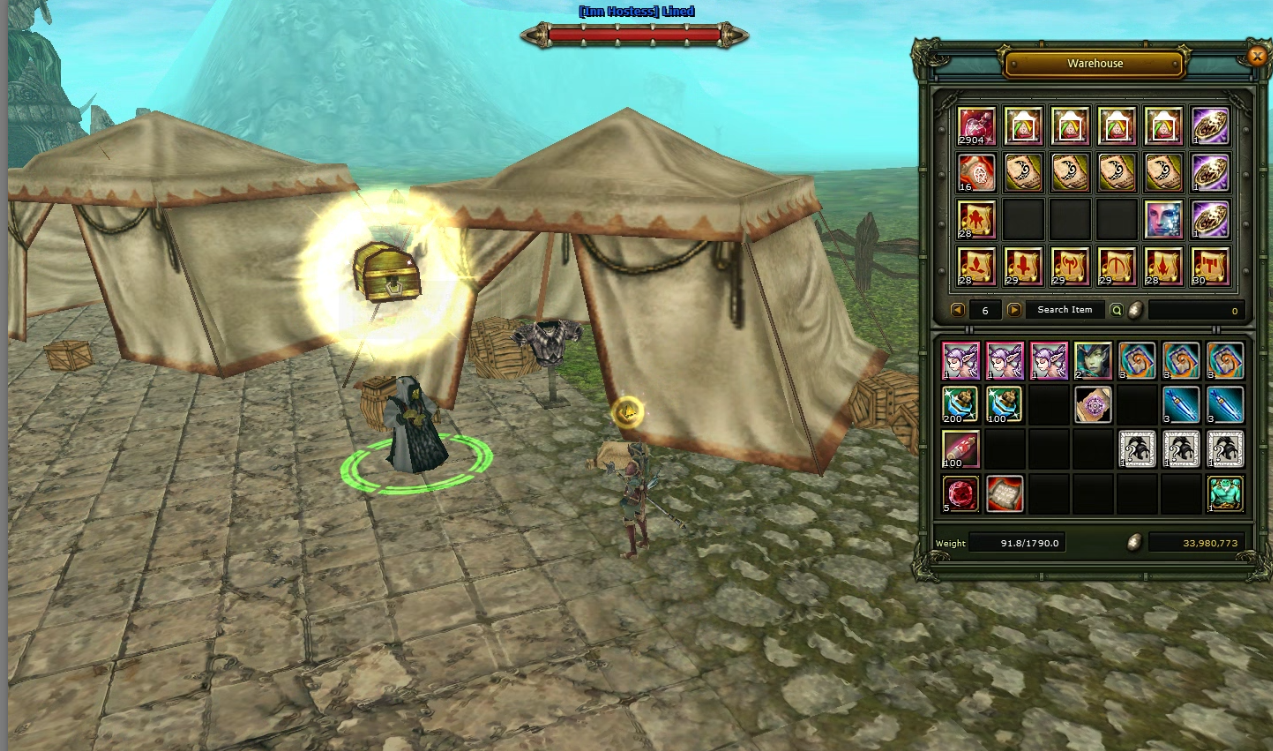This screenshot has width=1273, height=751.
Task: Select the blue face mask item
Action: (1164, 219)
